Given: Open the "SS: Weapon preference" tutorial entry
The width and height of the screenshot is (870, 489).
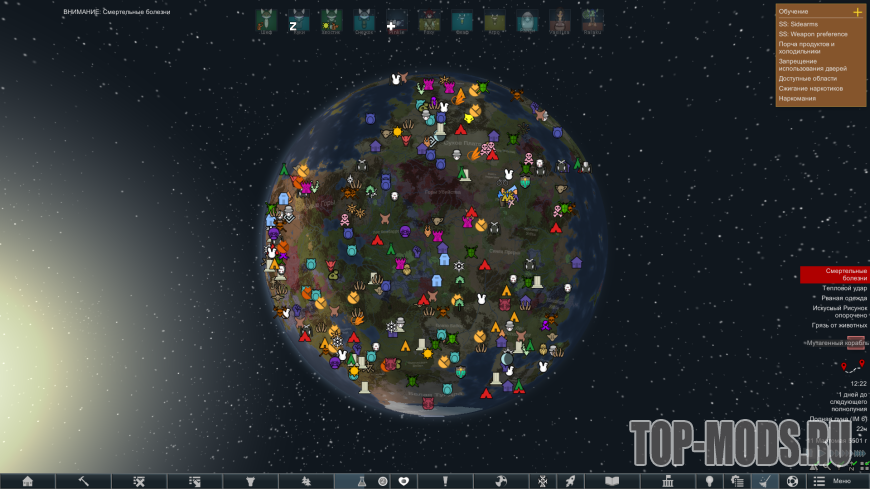Looking at the screenshot, I should (812, 34).
